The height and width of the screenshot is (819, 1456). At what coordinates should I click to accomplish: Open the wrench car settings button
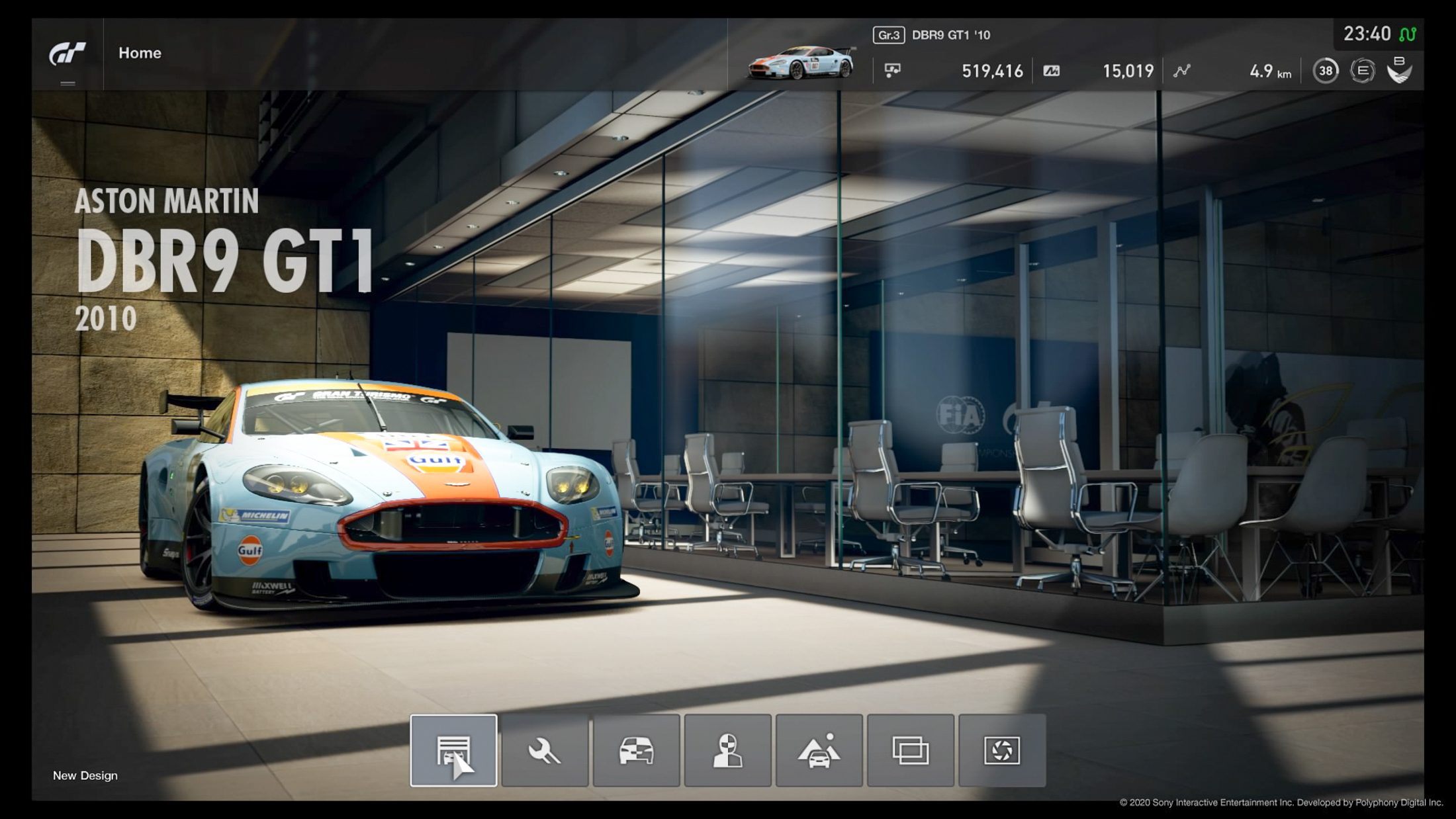tap(545, 750)
